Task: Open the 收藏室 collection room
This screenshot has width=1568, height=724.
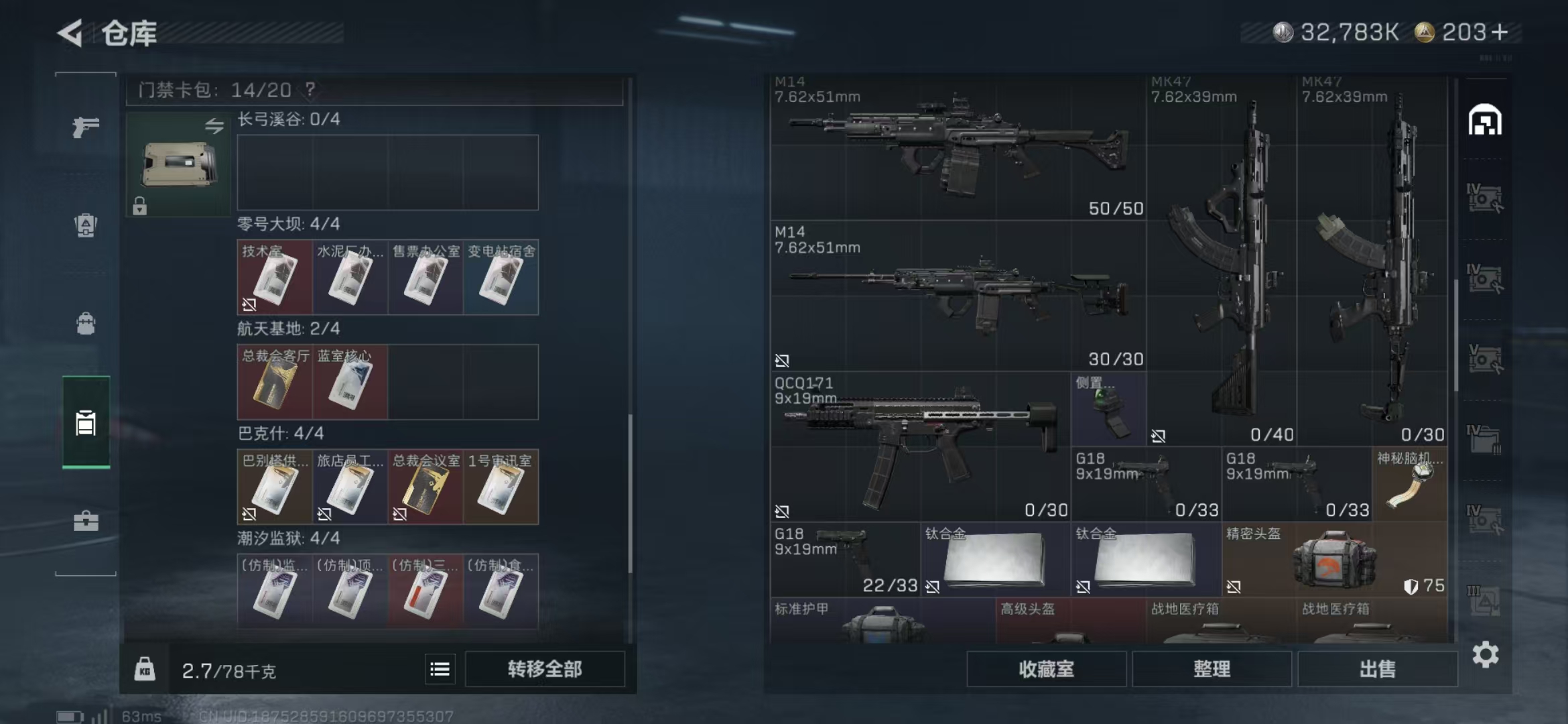Action: tap(1046, 668)
